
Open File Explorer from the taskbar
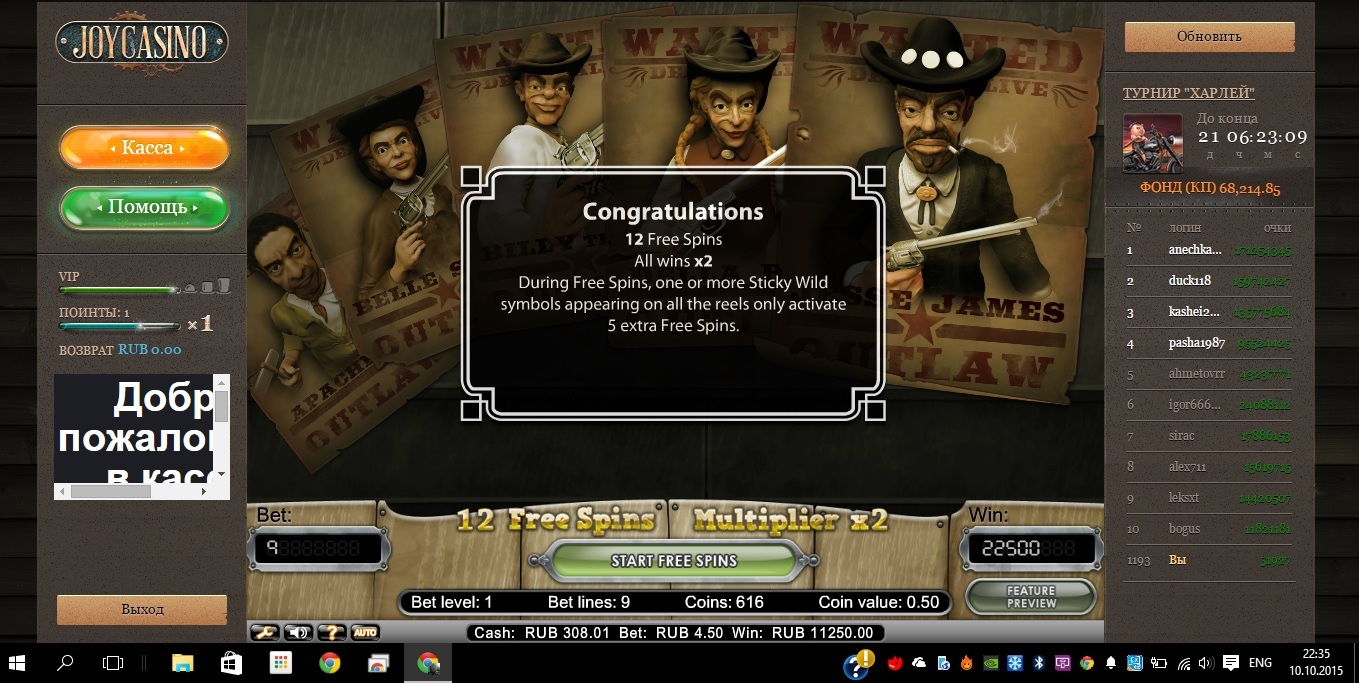182,662
